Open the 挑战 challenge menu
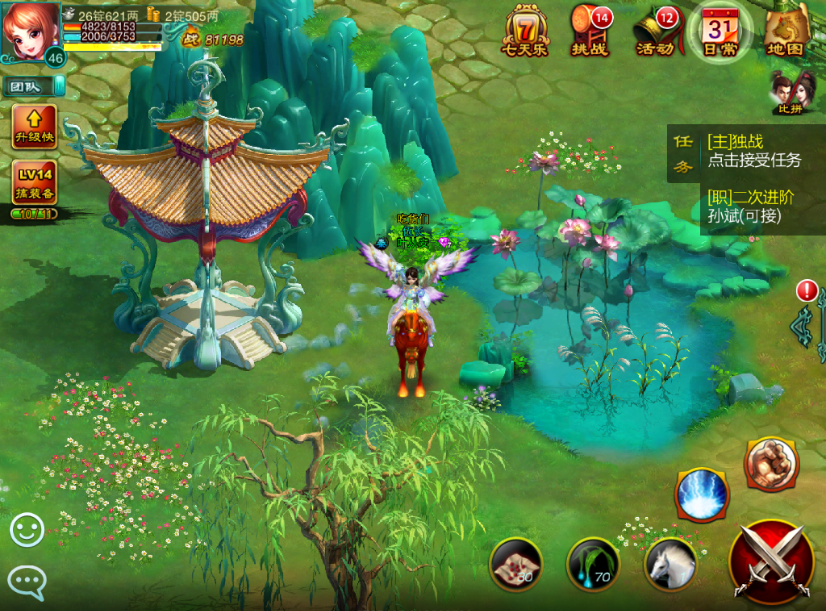826x611 pixels. tap(590, 30)
